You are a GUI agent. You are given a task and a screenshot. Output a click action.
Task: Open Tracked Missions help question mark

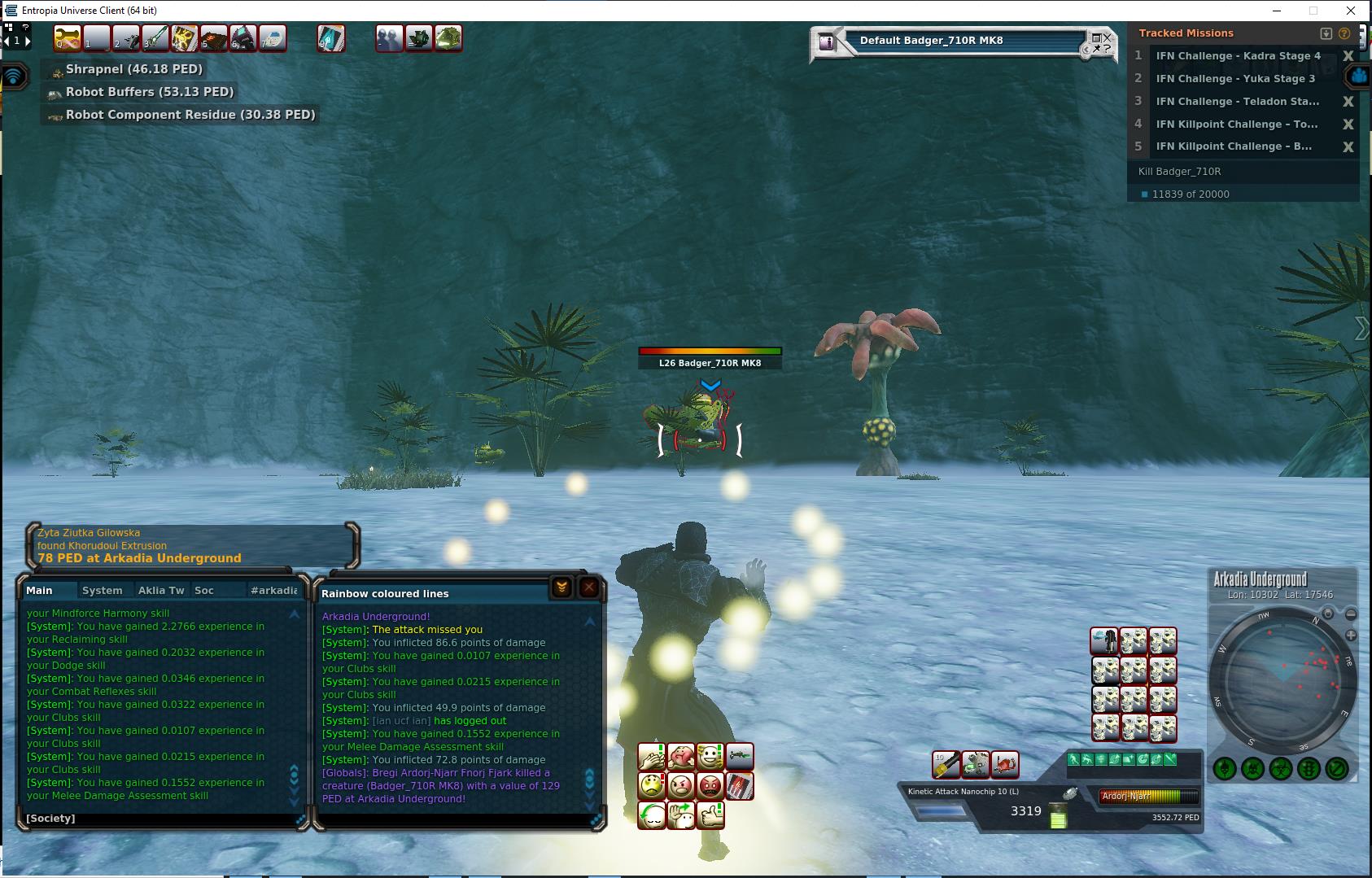pos(1344,33)
